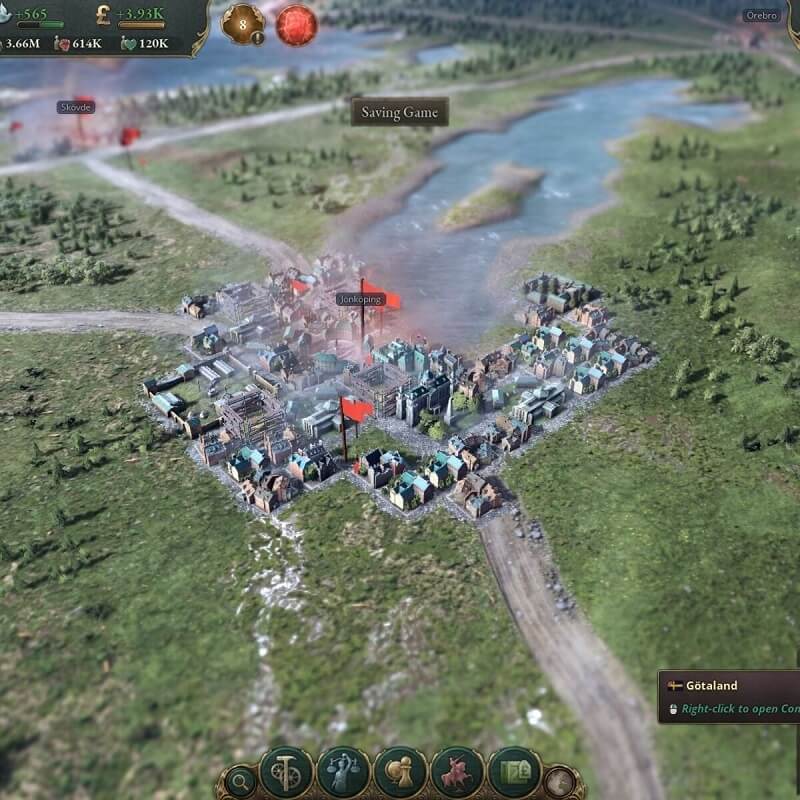This screenshot has height=800, width=800.
Task: Jump to the Skövde city label
Action: coord(75,107)
